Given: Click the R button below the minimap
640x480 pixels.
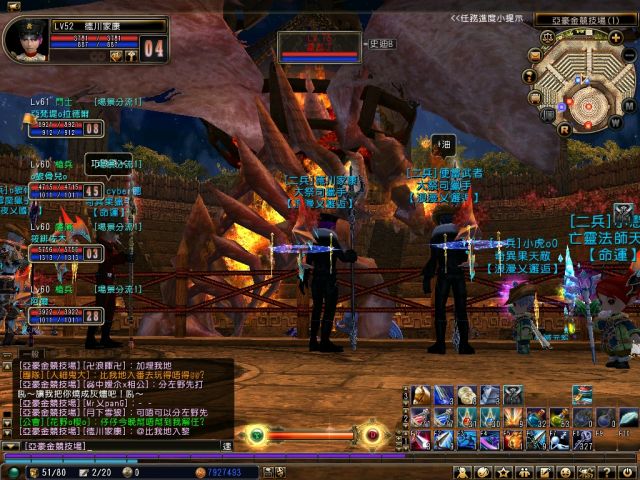Looking at the screenshot, I should 564,128.
